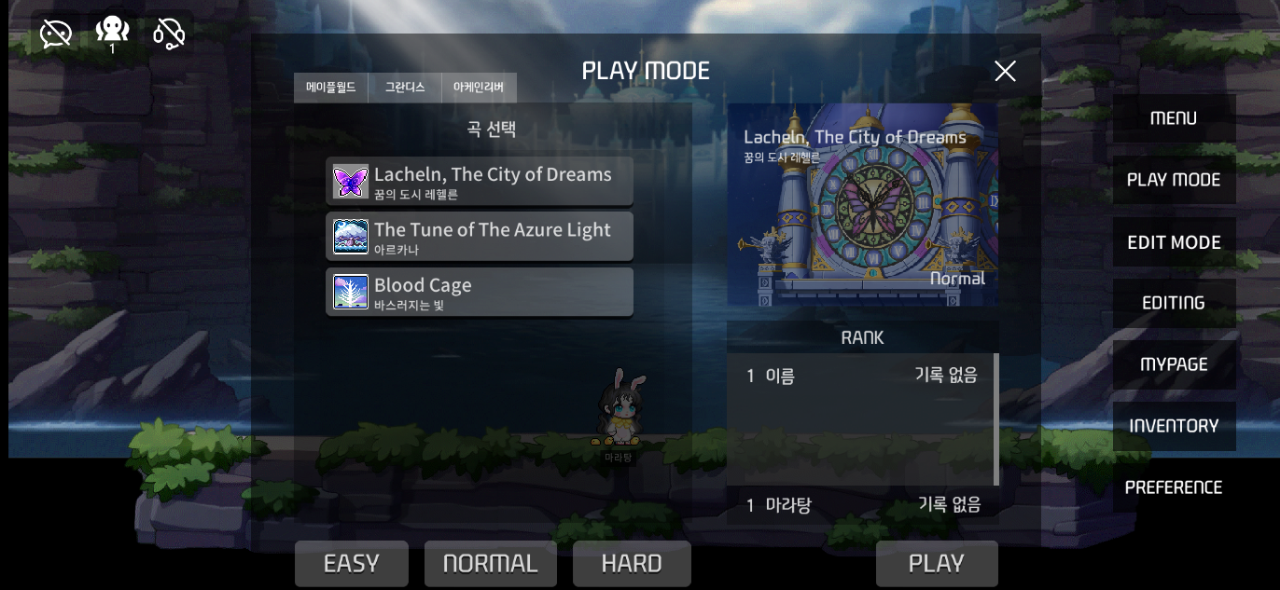Open the INVENTORY
1280x590 pixels.
click(1173, 426)
